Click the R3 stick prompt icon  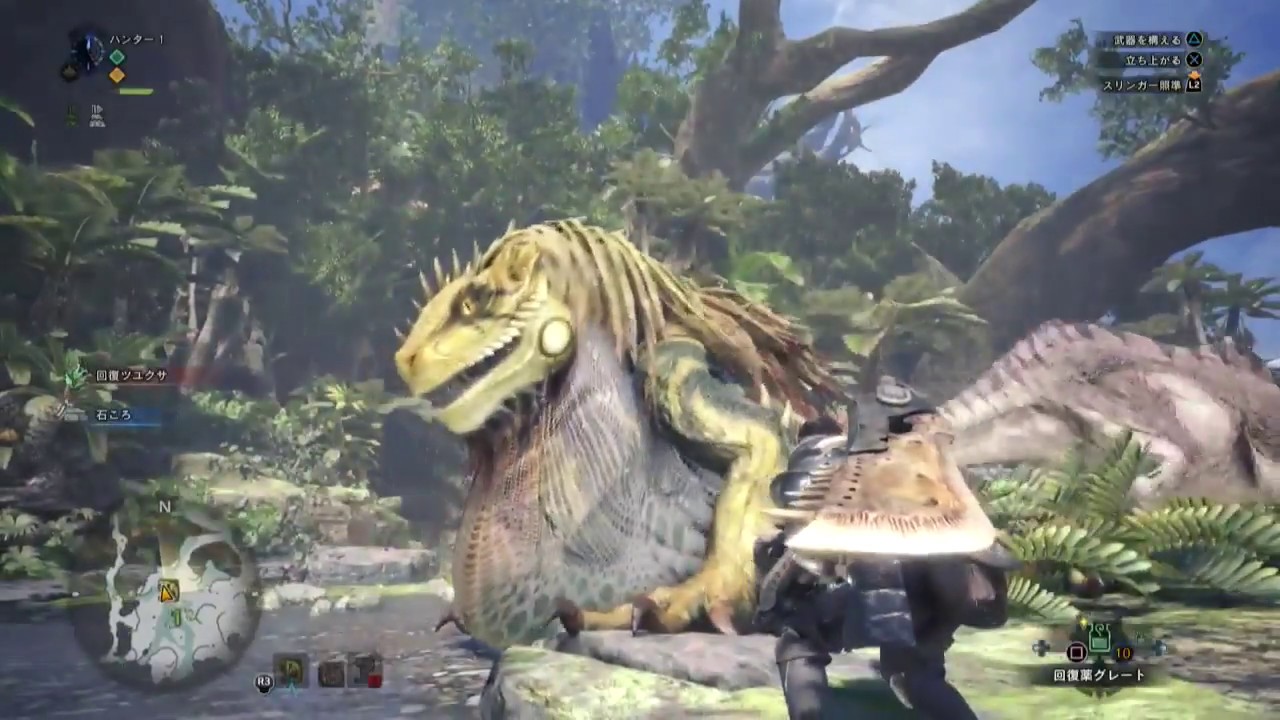pos(264,681)
